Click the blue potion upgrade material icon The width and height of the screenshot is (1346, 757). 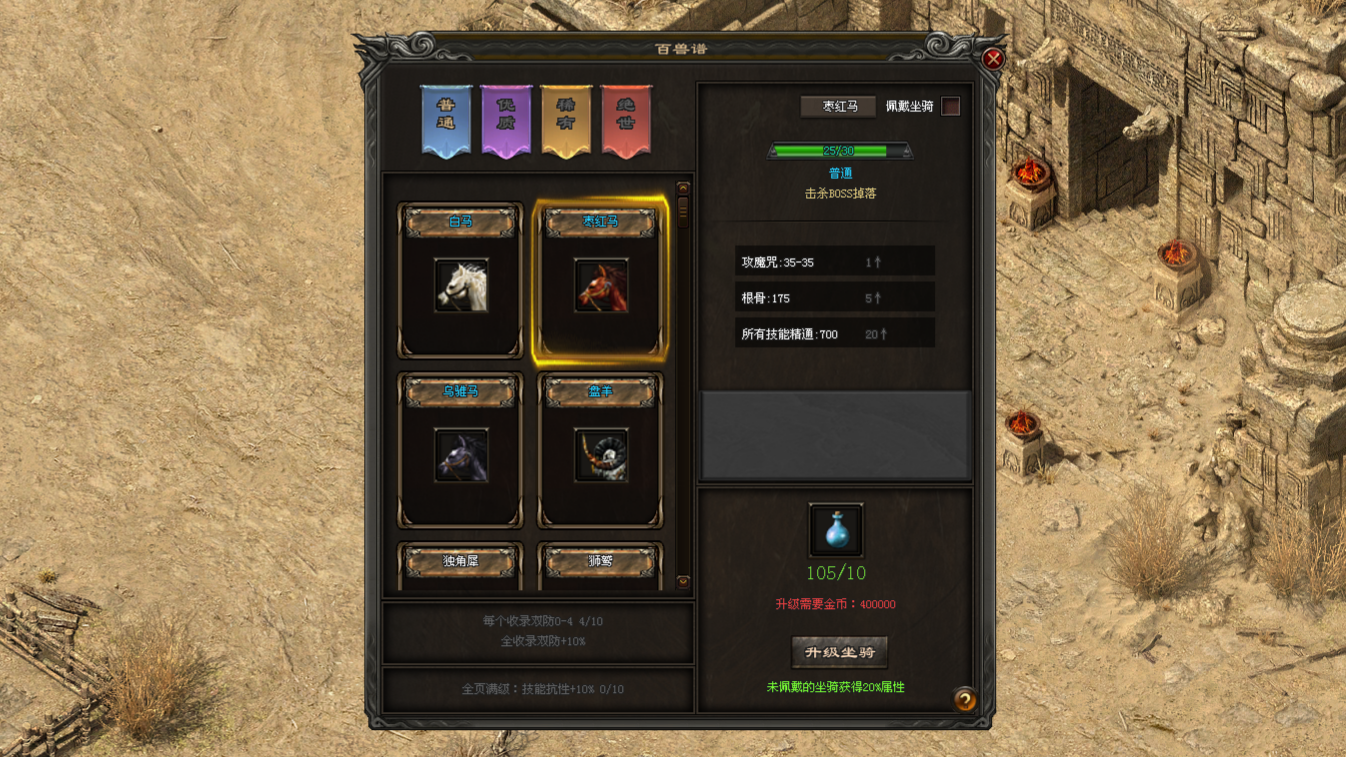point(835,529)
